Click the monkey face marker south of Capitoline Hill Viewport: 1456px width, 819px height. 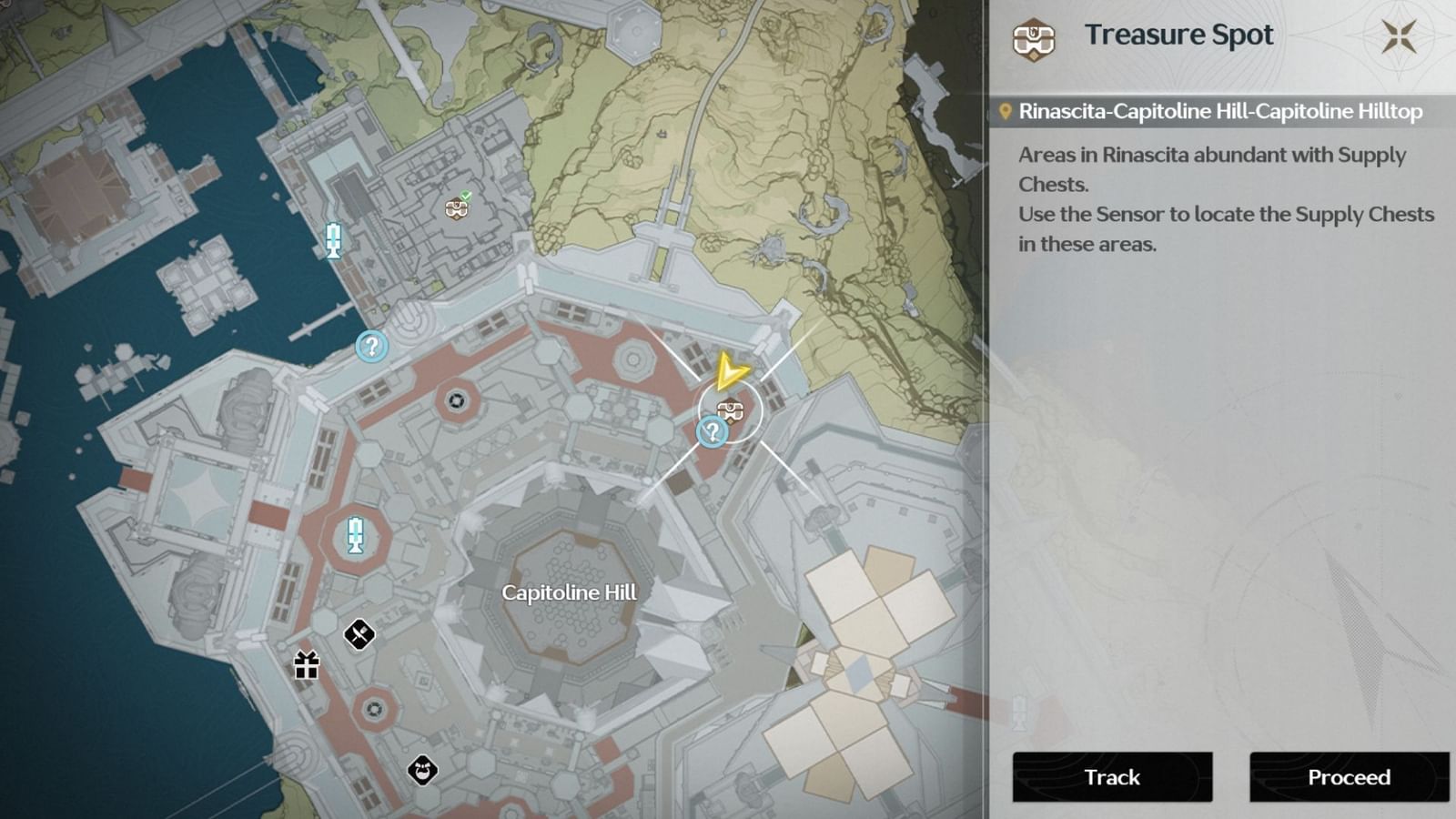[x=421, y=771]
